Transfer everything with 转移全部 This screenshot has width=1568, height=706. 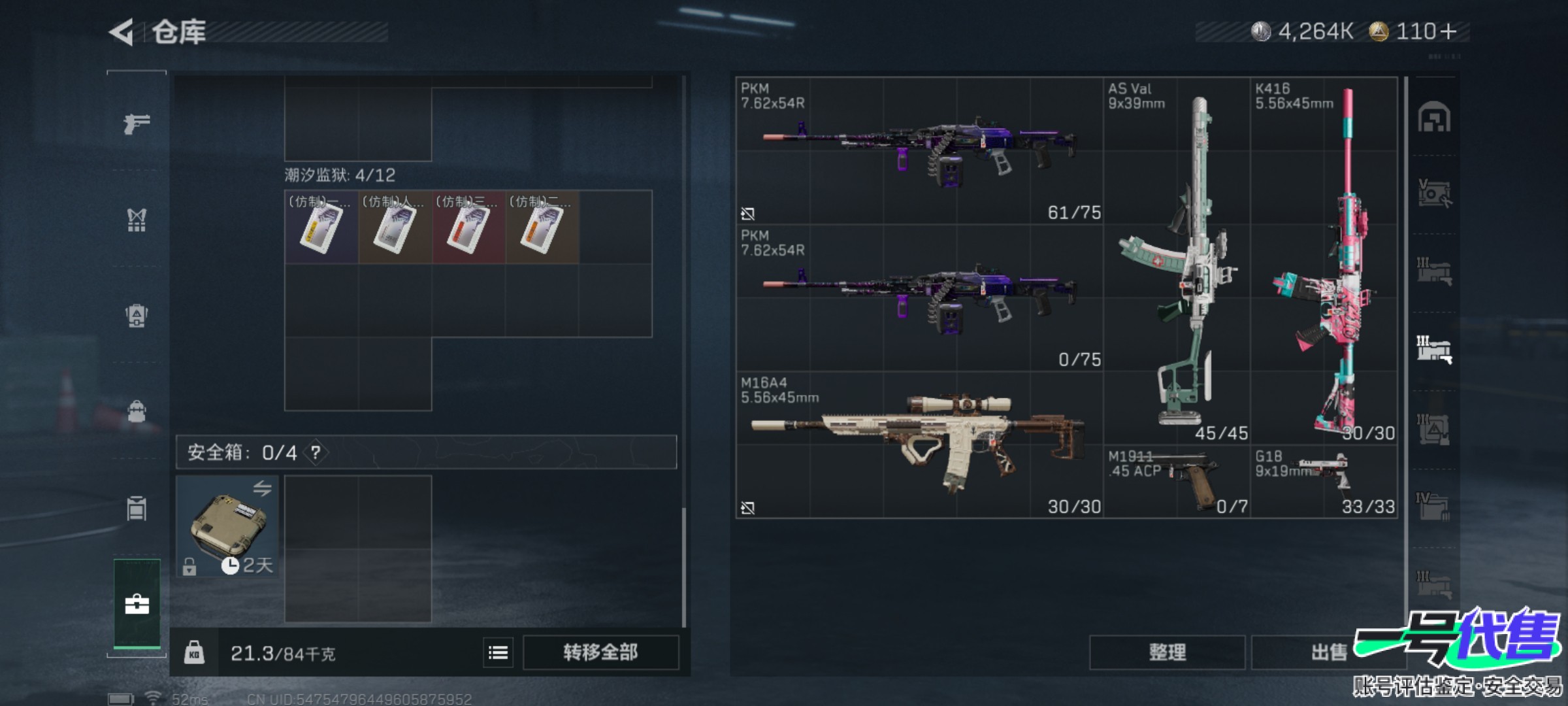coord(600,652)
